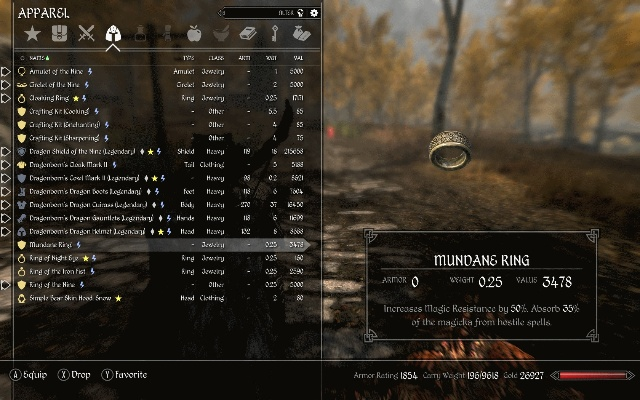This screenshot has width=640, height=400.
Task: Open the Favorites star category
Action: (33, 36)
